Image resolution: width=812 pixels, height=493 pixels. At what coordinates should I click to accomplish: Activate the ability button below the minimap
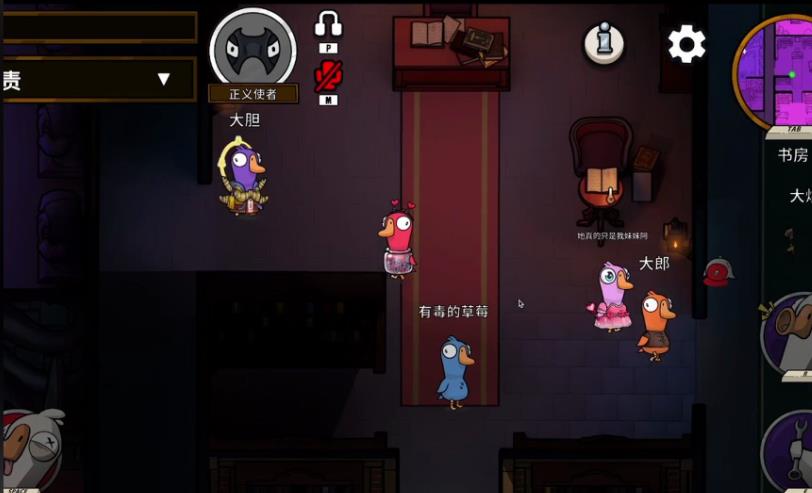[790, 333]
